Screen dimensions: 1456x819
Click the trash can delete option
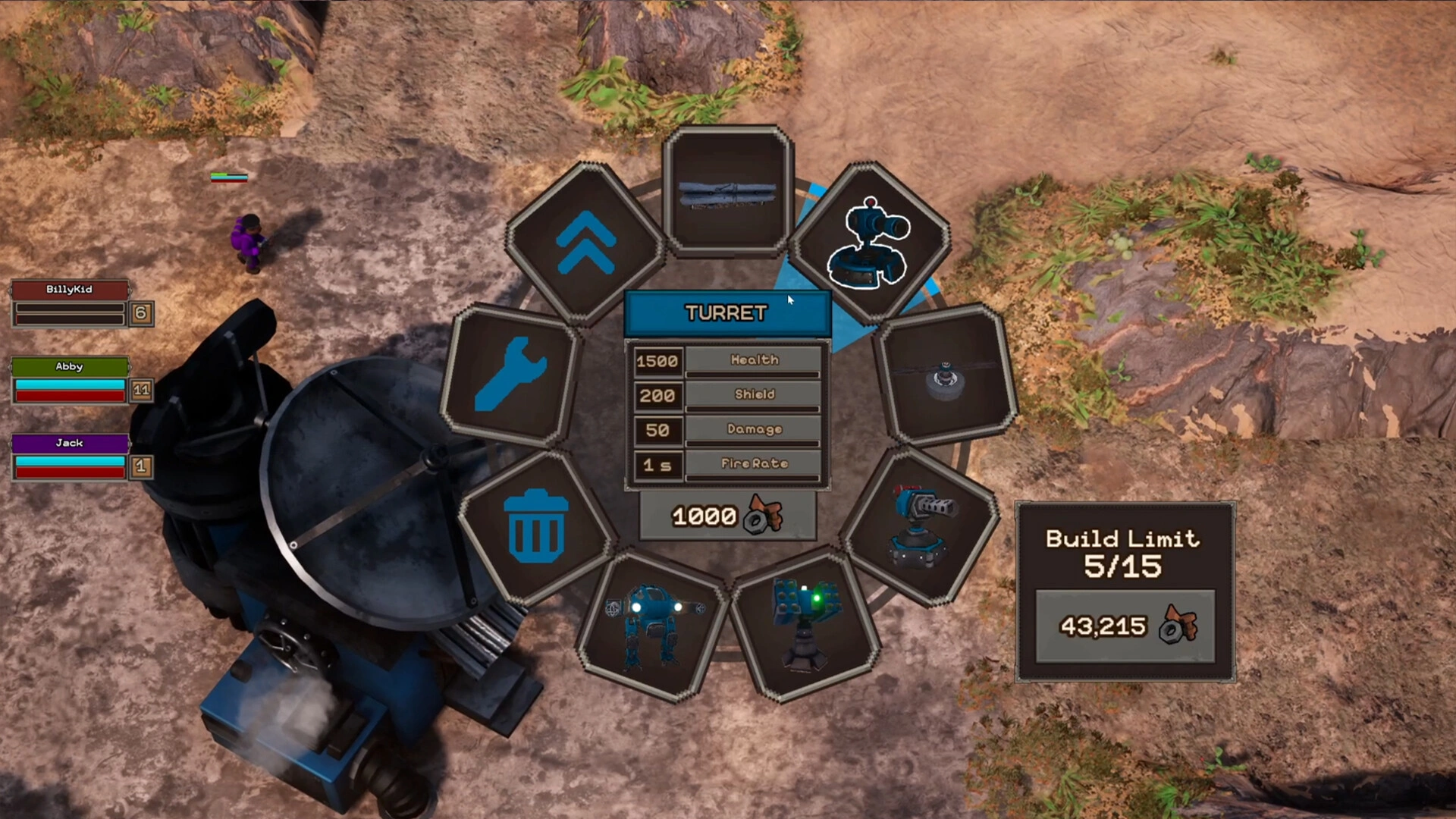pyautogui.click(x=536, y=526)
